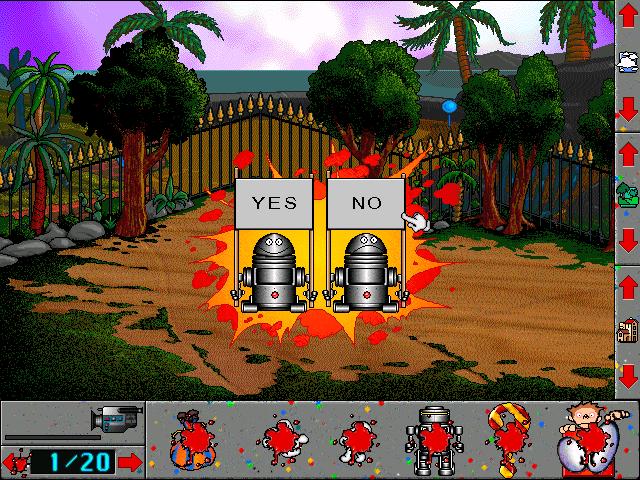Select the house building icon in the sidebar
The height and width of the screenshot is (480, 640).
(x=627, y=330)
